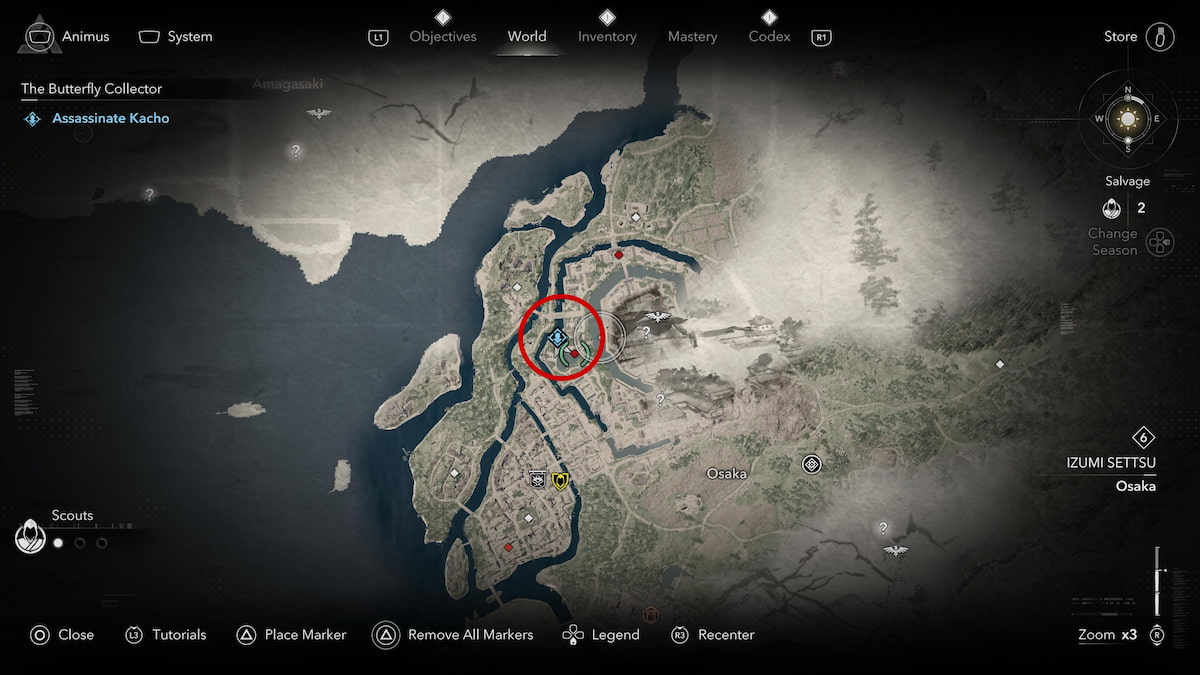Click the circular emblem marker east of Osaka
Image resolution: width=1200 pixels, height=675 pixels.
(811, 464)
